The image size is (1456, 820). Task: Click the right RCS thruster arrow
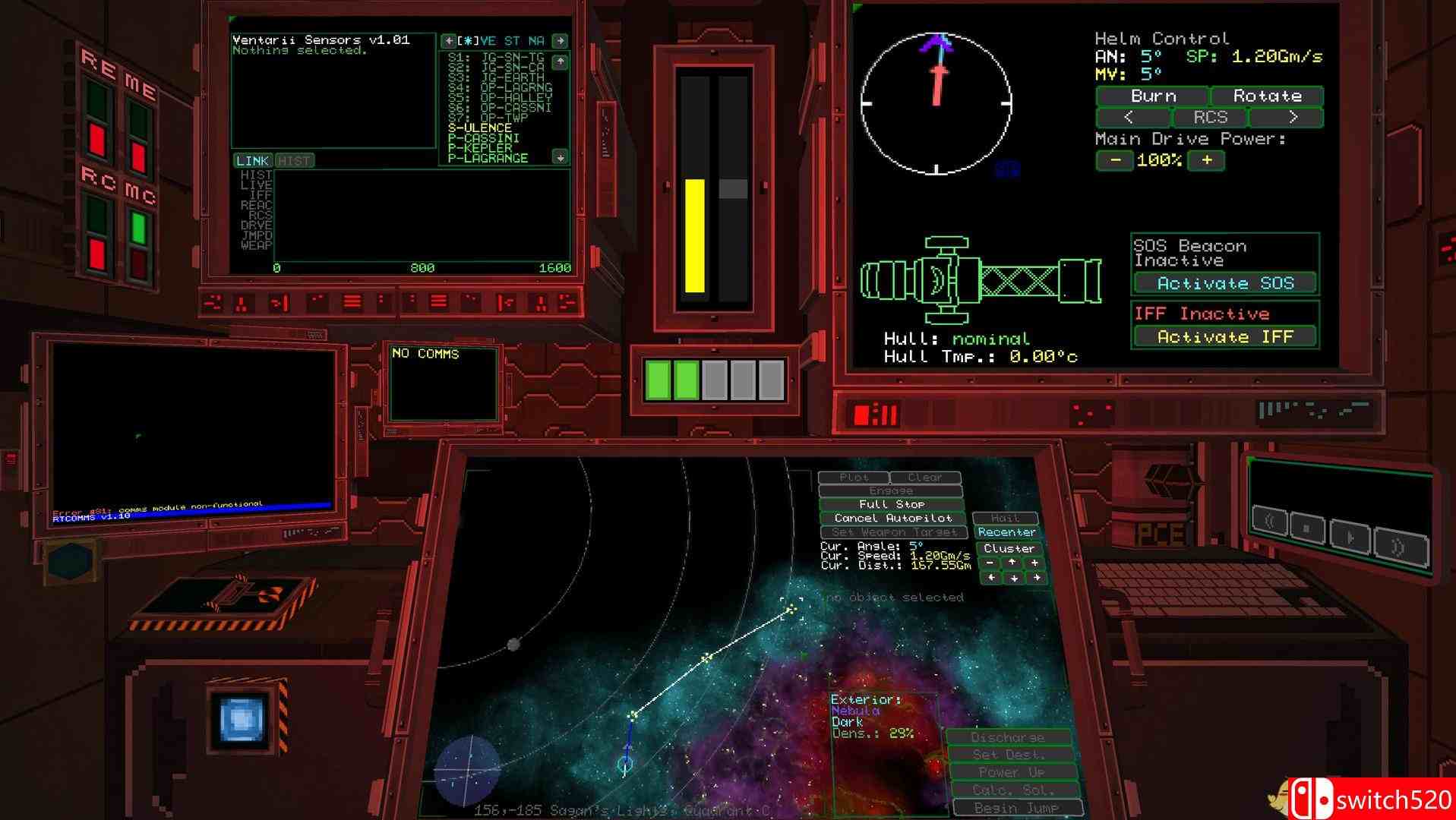click(1293, 118)
